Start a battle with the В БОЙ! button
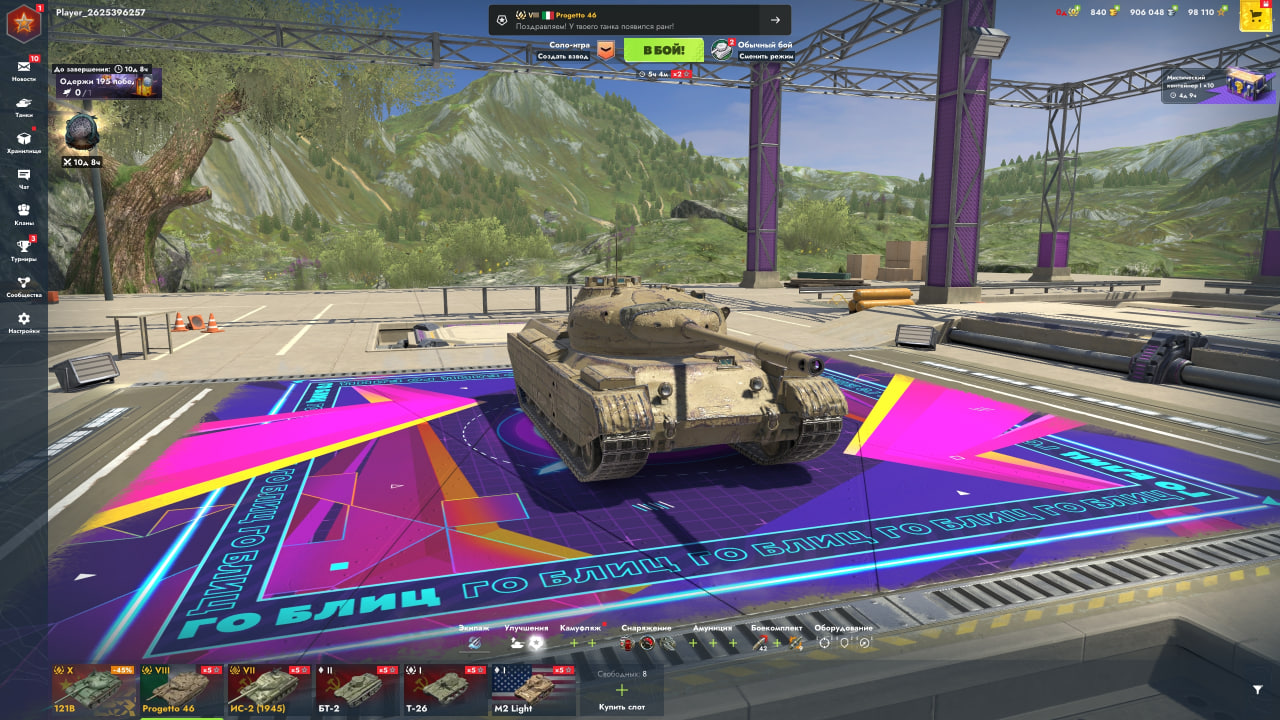This screenshot has height=720, width=1280. (663, 50)
